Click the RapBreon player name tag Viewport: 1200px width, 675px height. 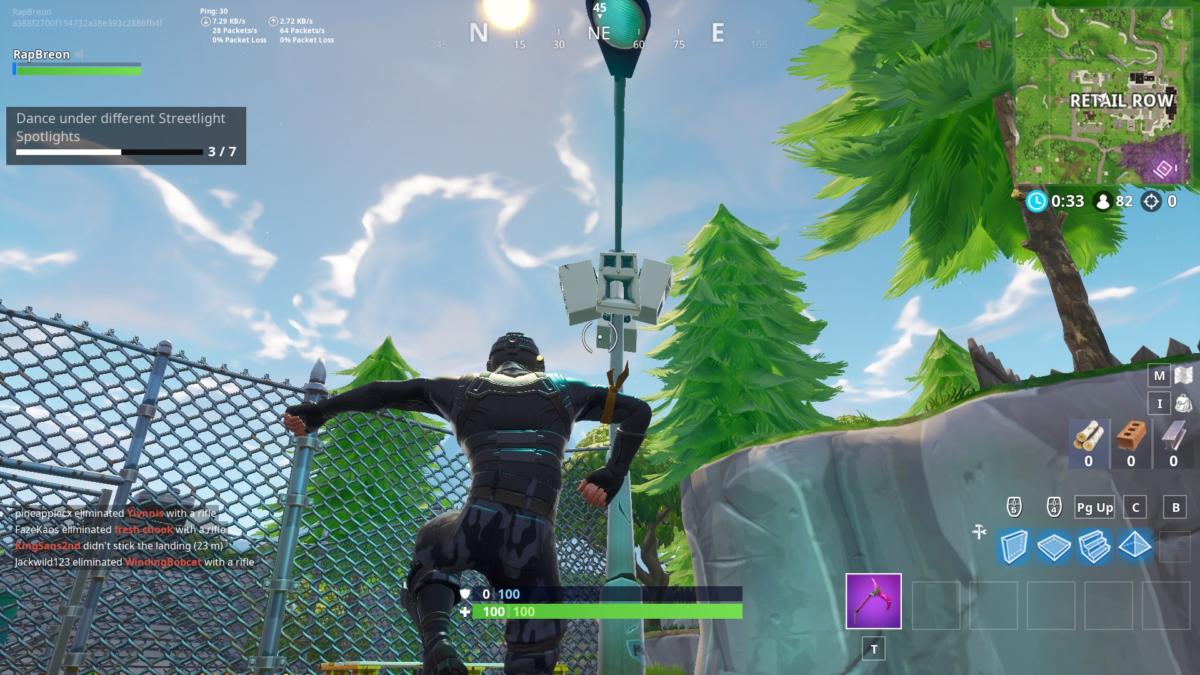(42, 54)
